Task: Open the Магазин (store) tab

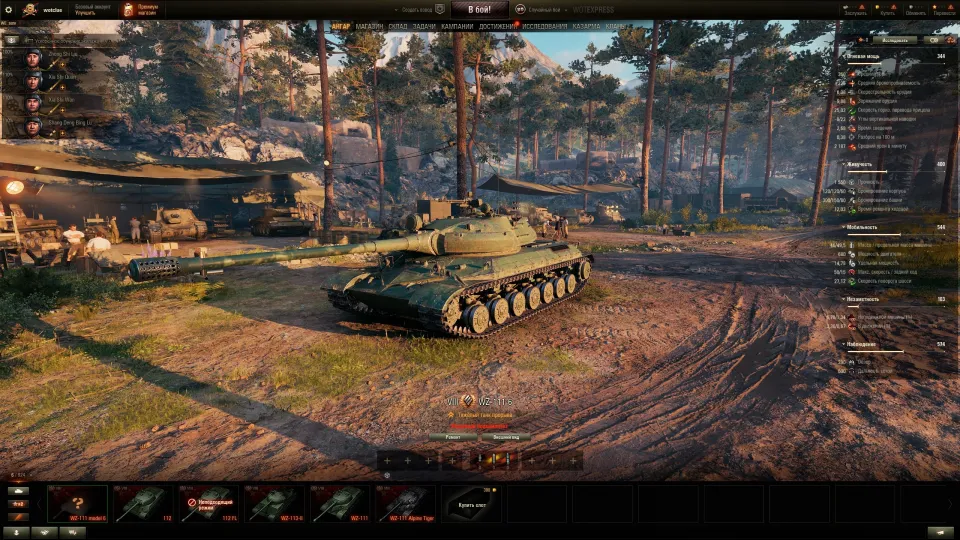Action: tap(369, 26)
